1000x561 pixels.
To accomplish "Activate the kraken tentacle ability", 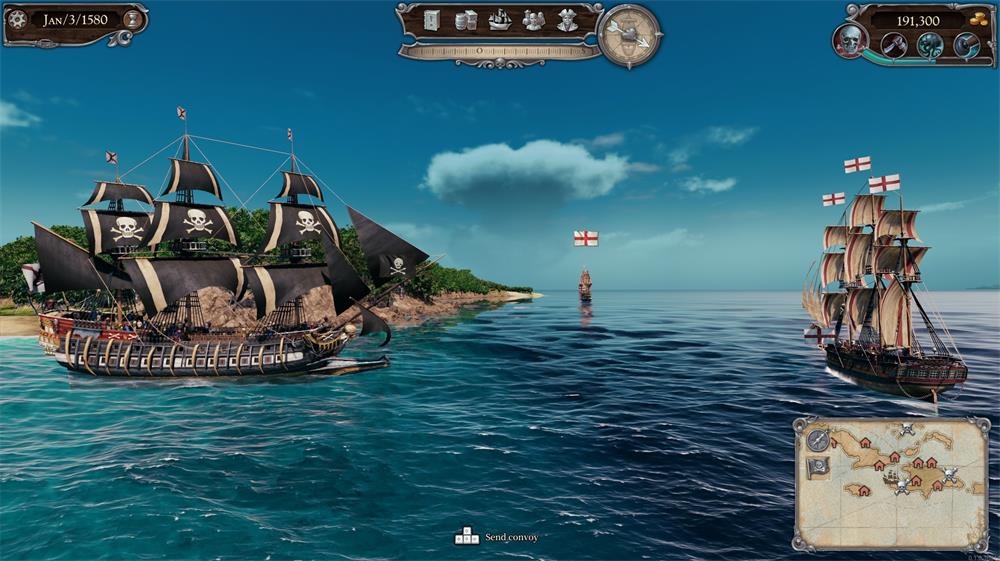I will tap(930, 44).
